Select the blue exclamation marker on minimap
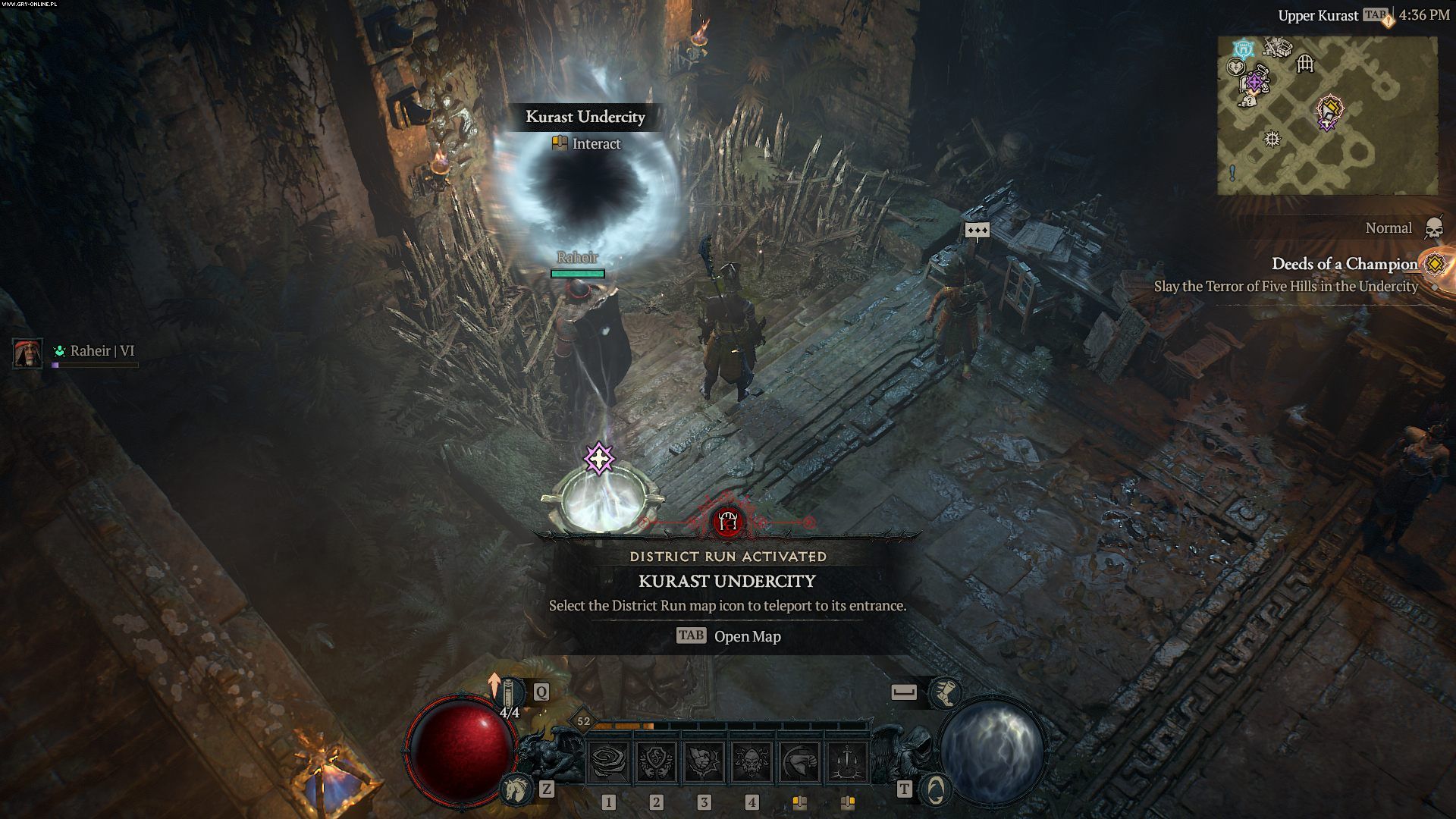Image resolution: width=1456 pixels, height=819 pixels. tap(1232, 173)
